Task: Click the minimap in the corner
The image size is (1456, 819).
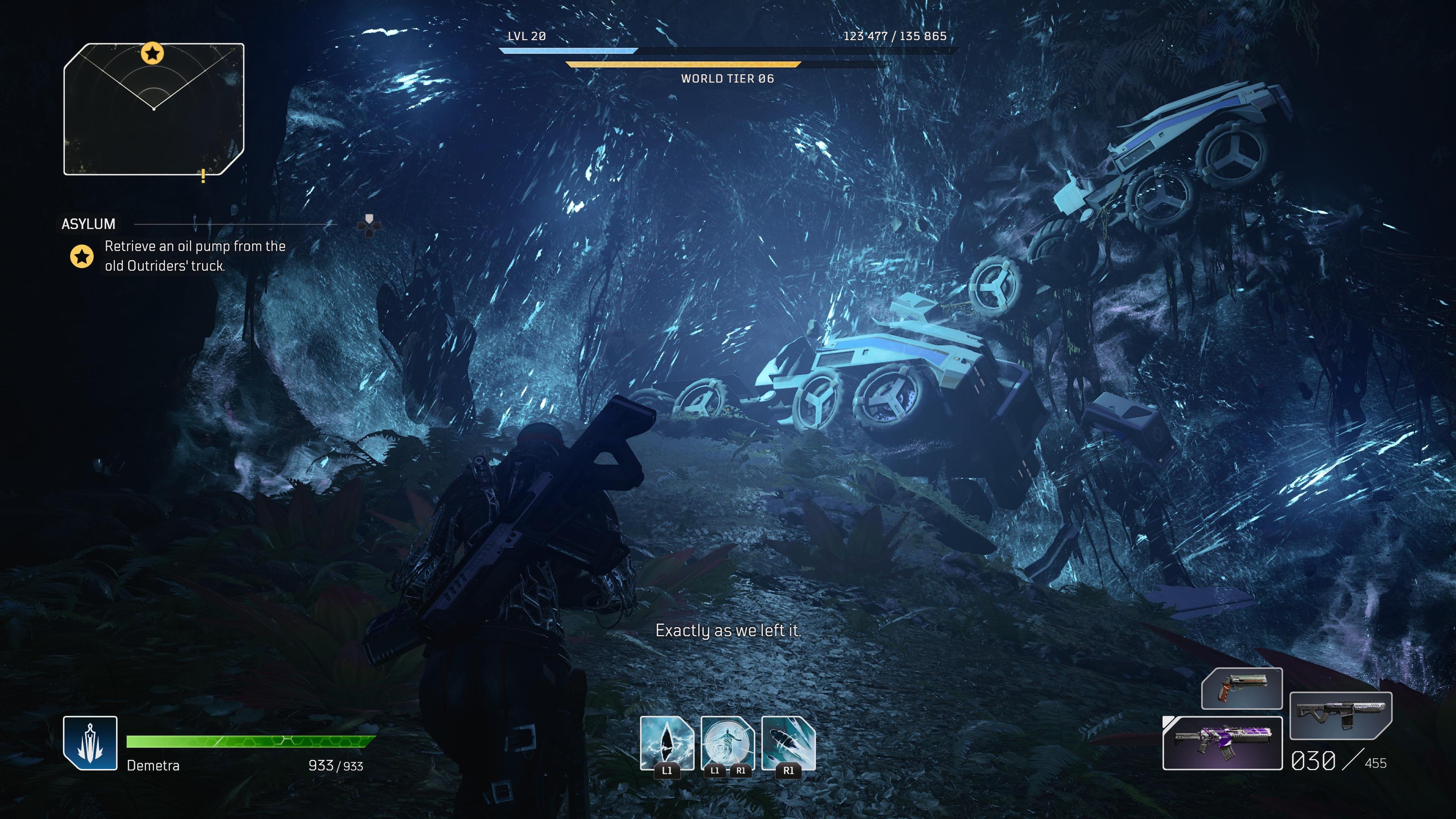Action: click(154, 109)
